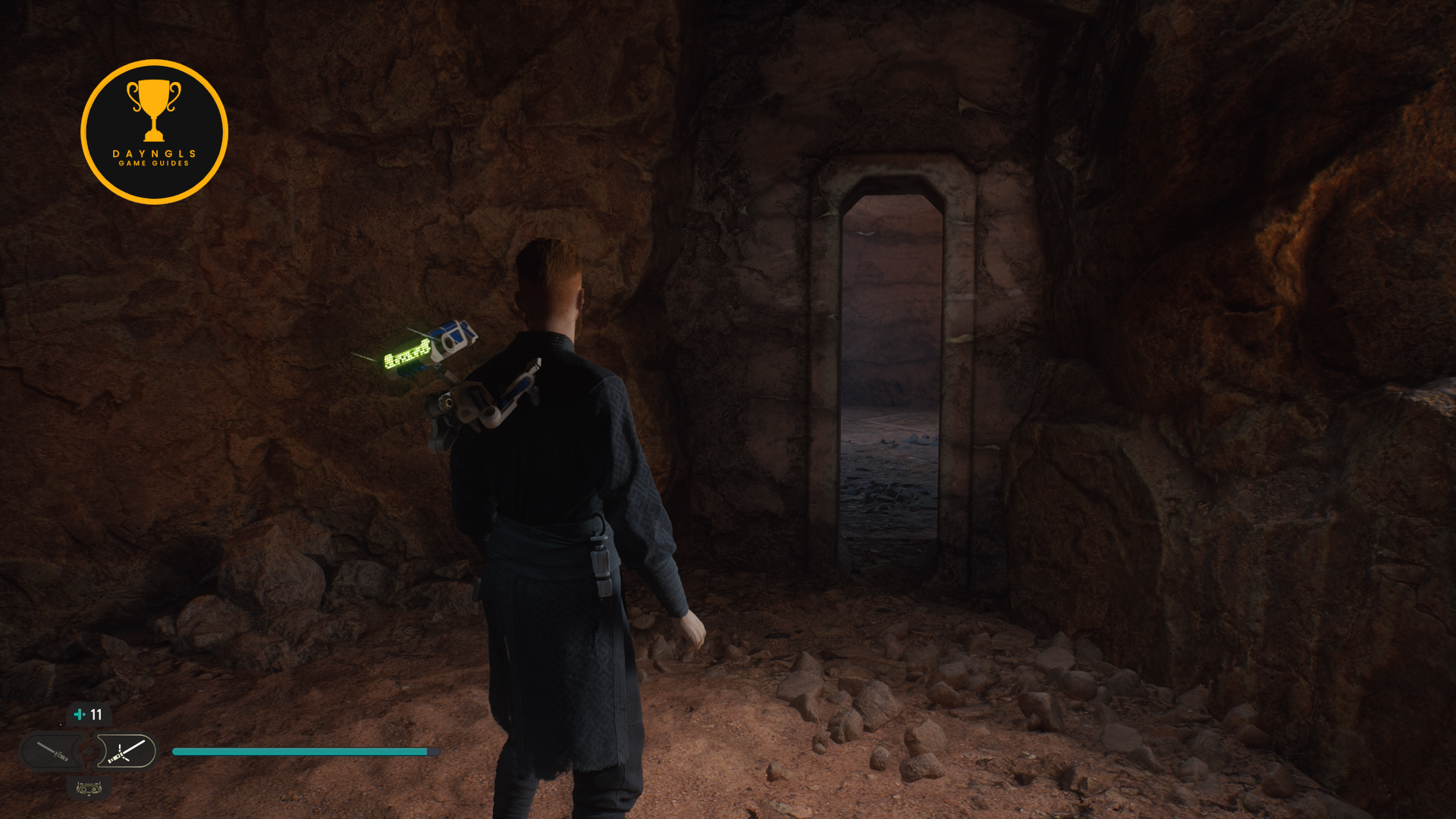Use the stim canister healing icon
This screenshot has height=819, width=1456.
(80, 714)
